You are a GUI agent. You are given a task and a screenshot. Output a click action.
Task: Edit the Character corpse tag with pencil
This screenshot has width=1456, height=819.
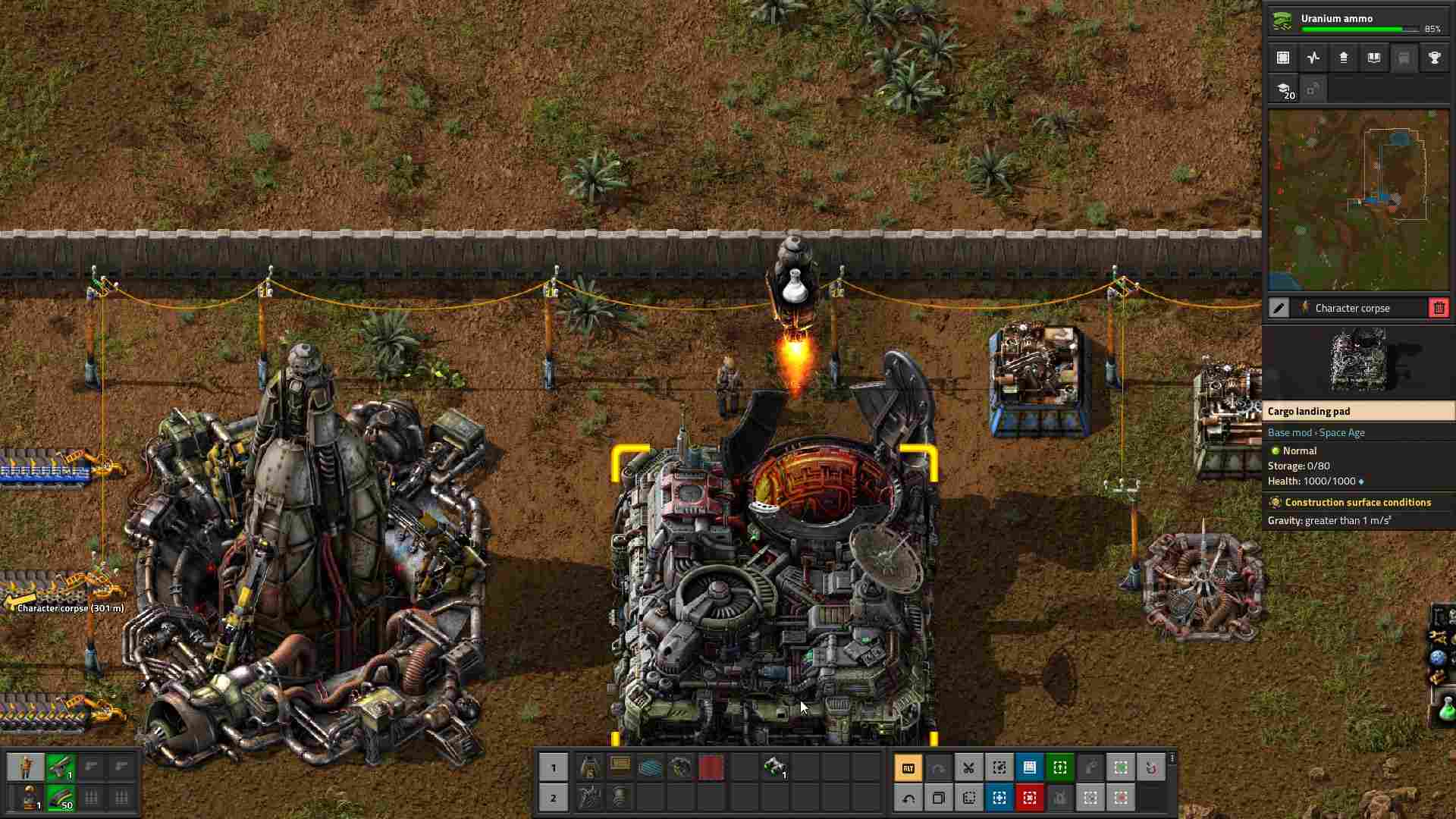point(1279,308)
